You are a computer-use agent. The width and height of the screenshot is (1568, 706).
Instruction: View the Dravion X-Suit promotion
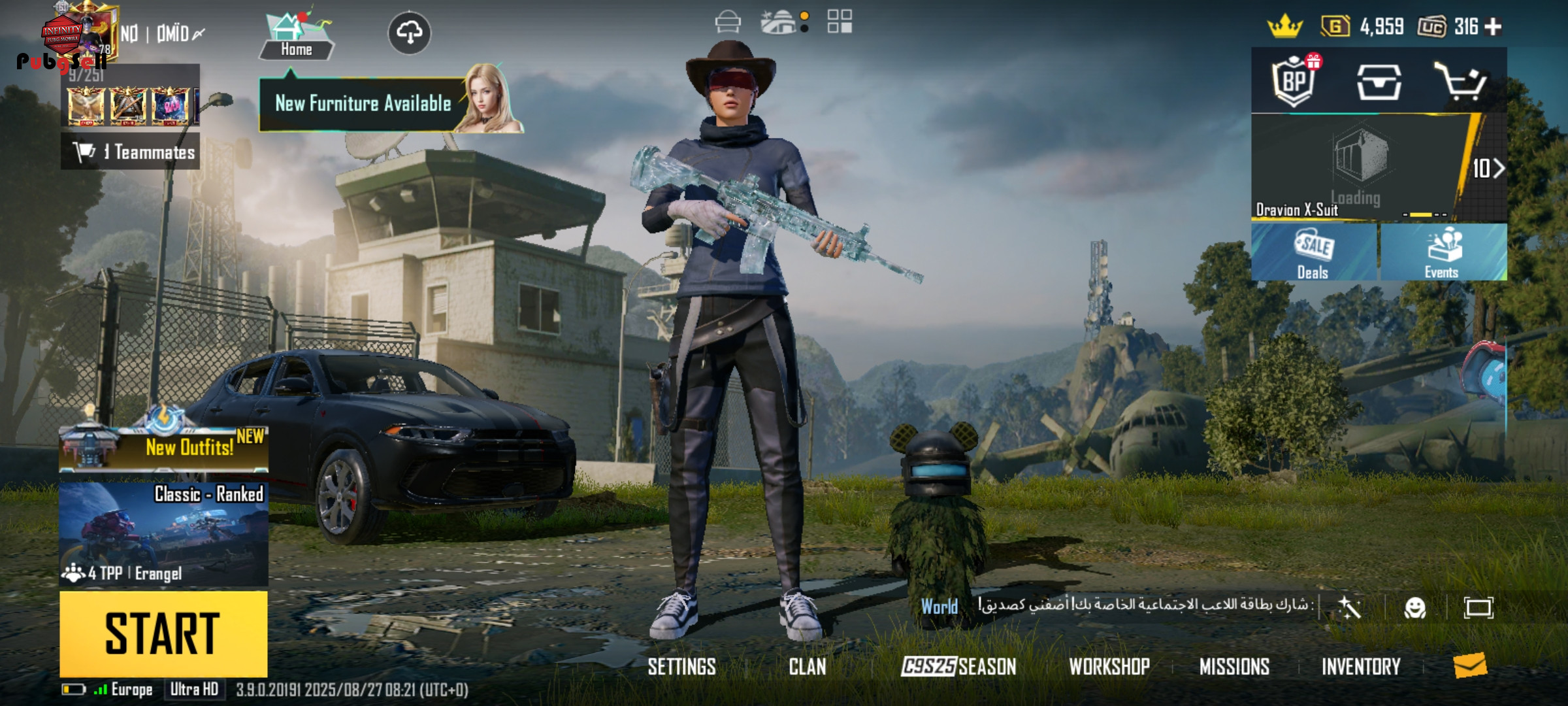click(1359, 169)
